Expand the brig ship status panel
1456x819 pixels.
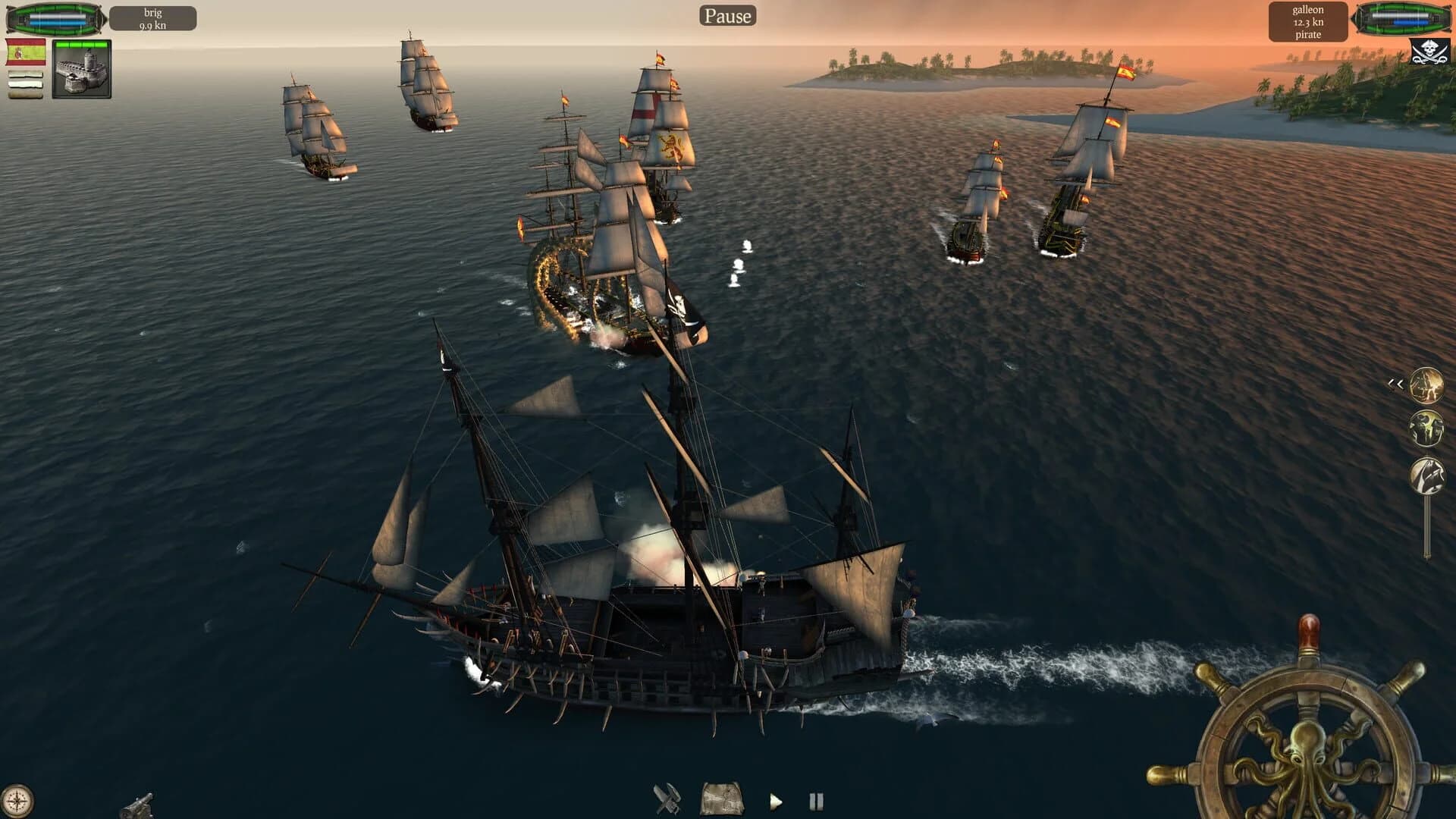pyautogui.click(x=152, y=17)
